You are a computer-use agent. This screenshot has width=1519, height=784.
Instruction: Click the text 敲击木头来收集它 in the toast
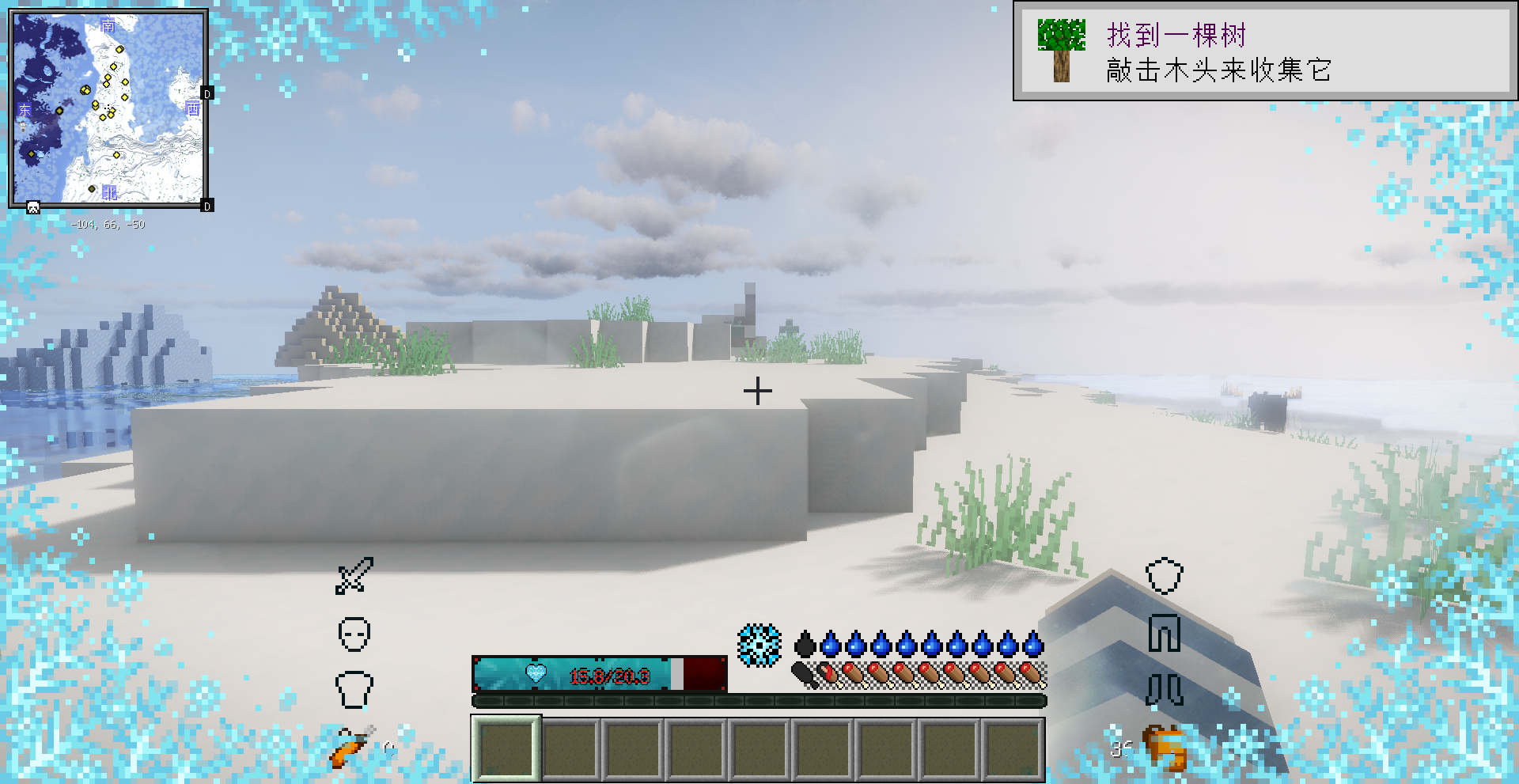coord(1217,70)
